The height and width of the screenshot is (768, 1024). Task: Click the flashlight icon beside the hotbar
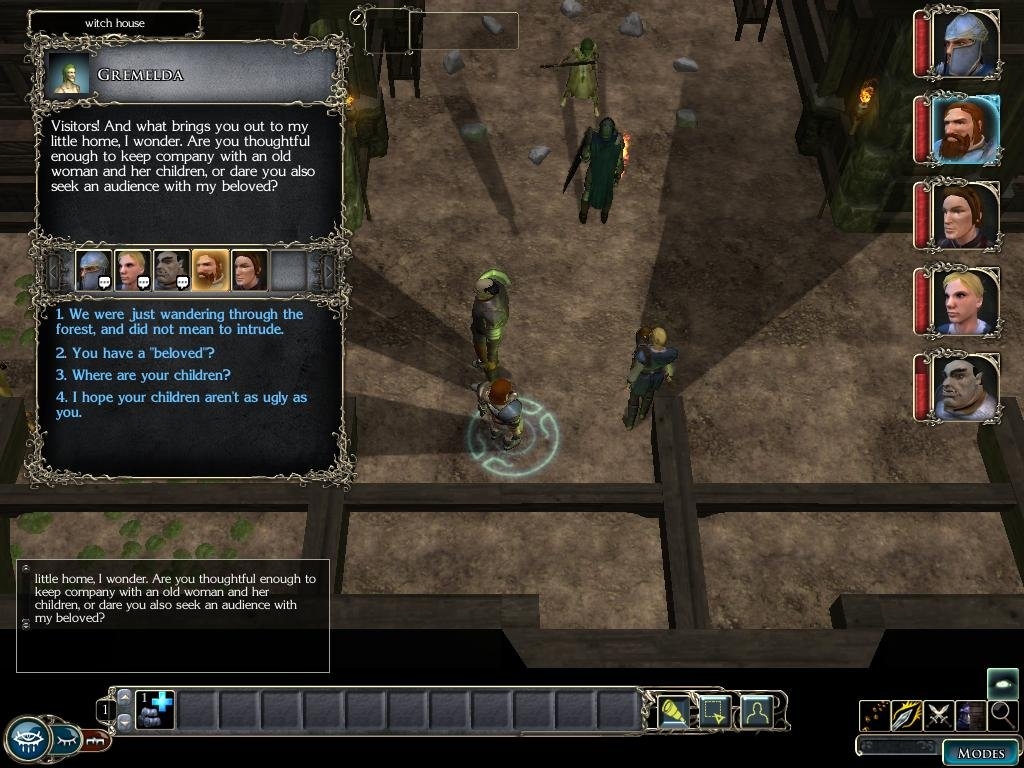[673, 711]
